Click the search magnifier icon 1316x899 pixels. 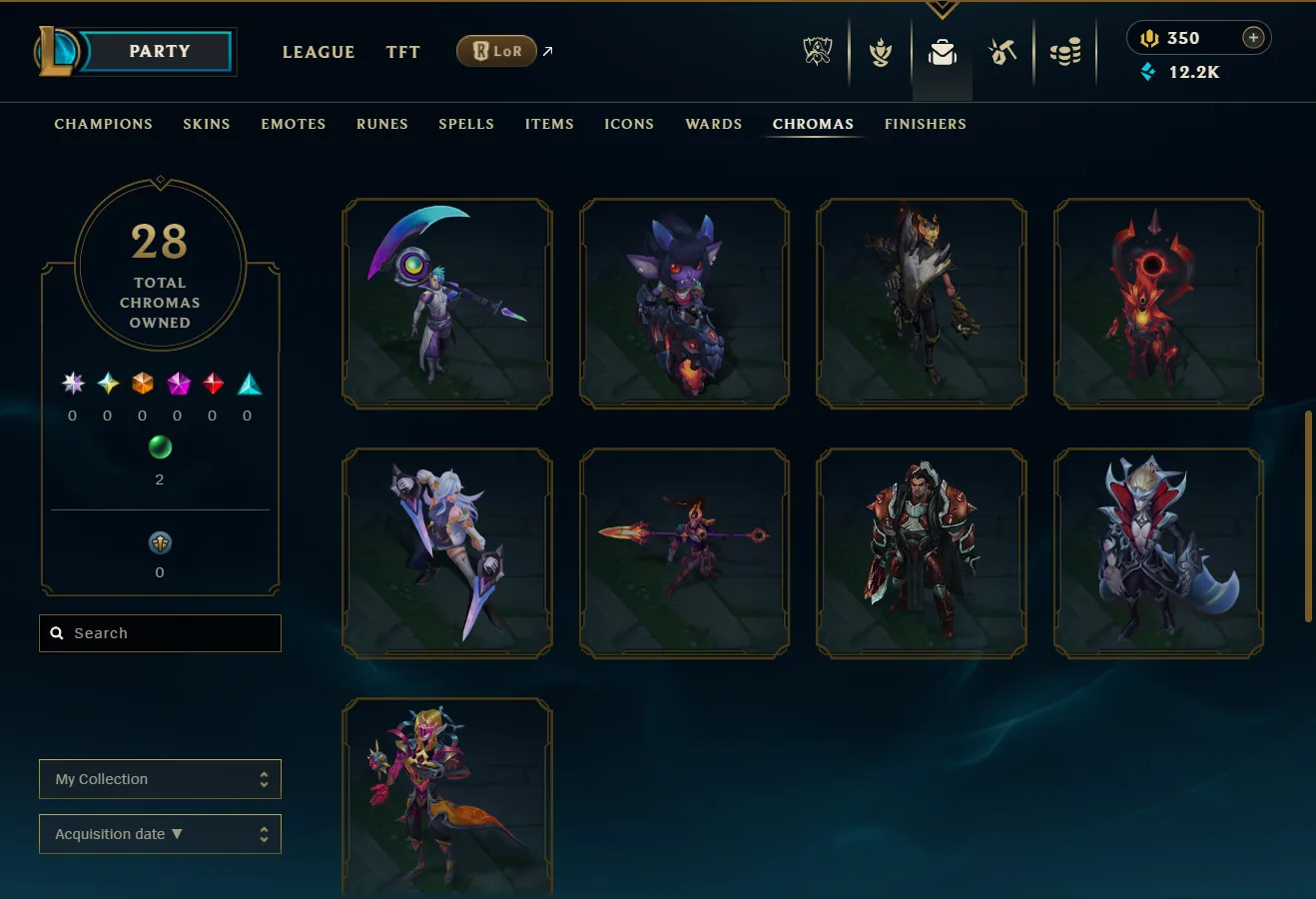56,632
